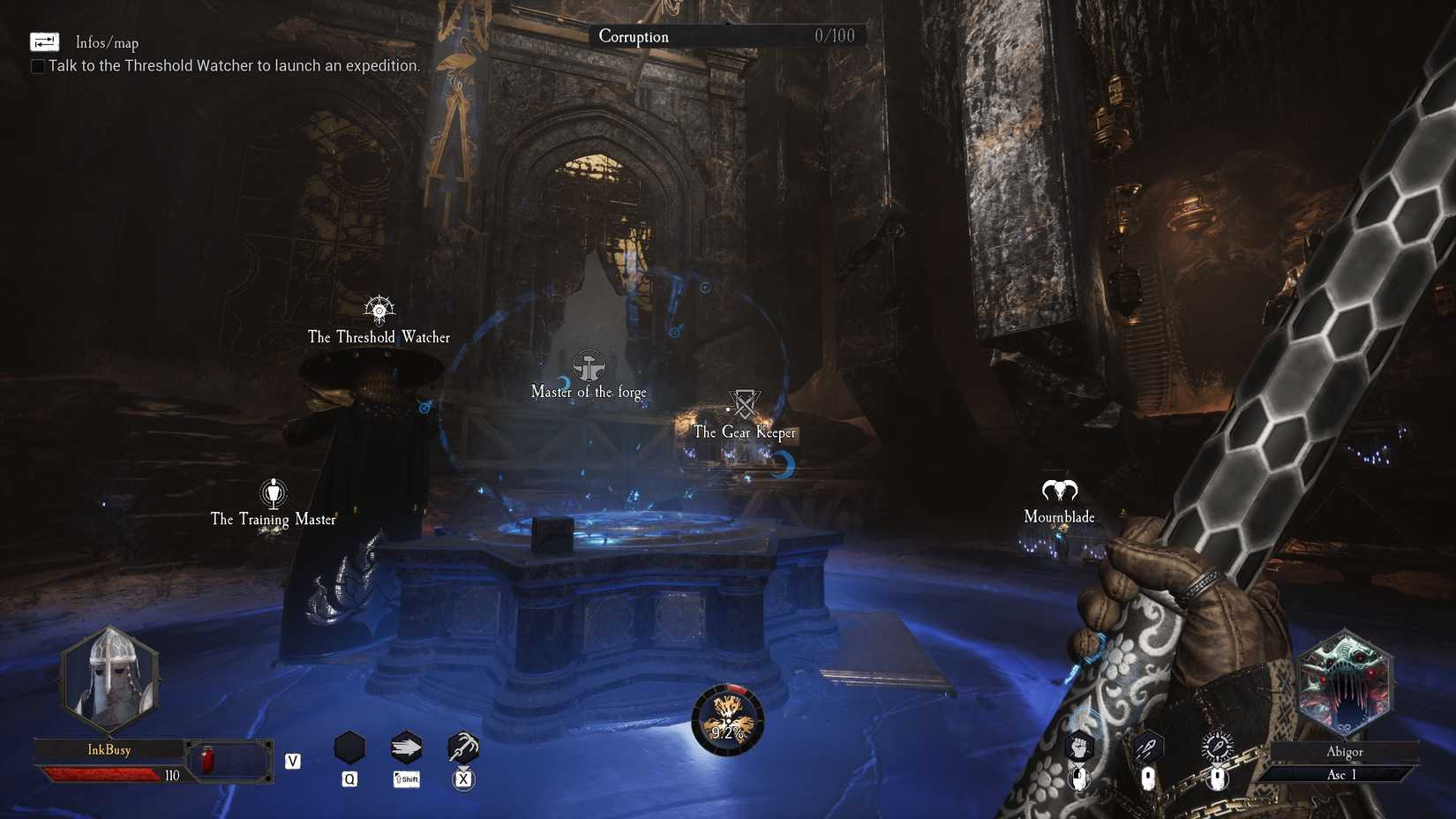Click the Mournblade skull icon
Screen dimensions: 1456x819
point(1059,491)
